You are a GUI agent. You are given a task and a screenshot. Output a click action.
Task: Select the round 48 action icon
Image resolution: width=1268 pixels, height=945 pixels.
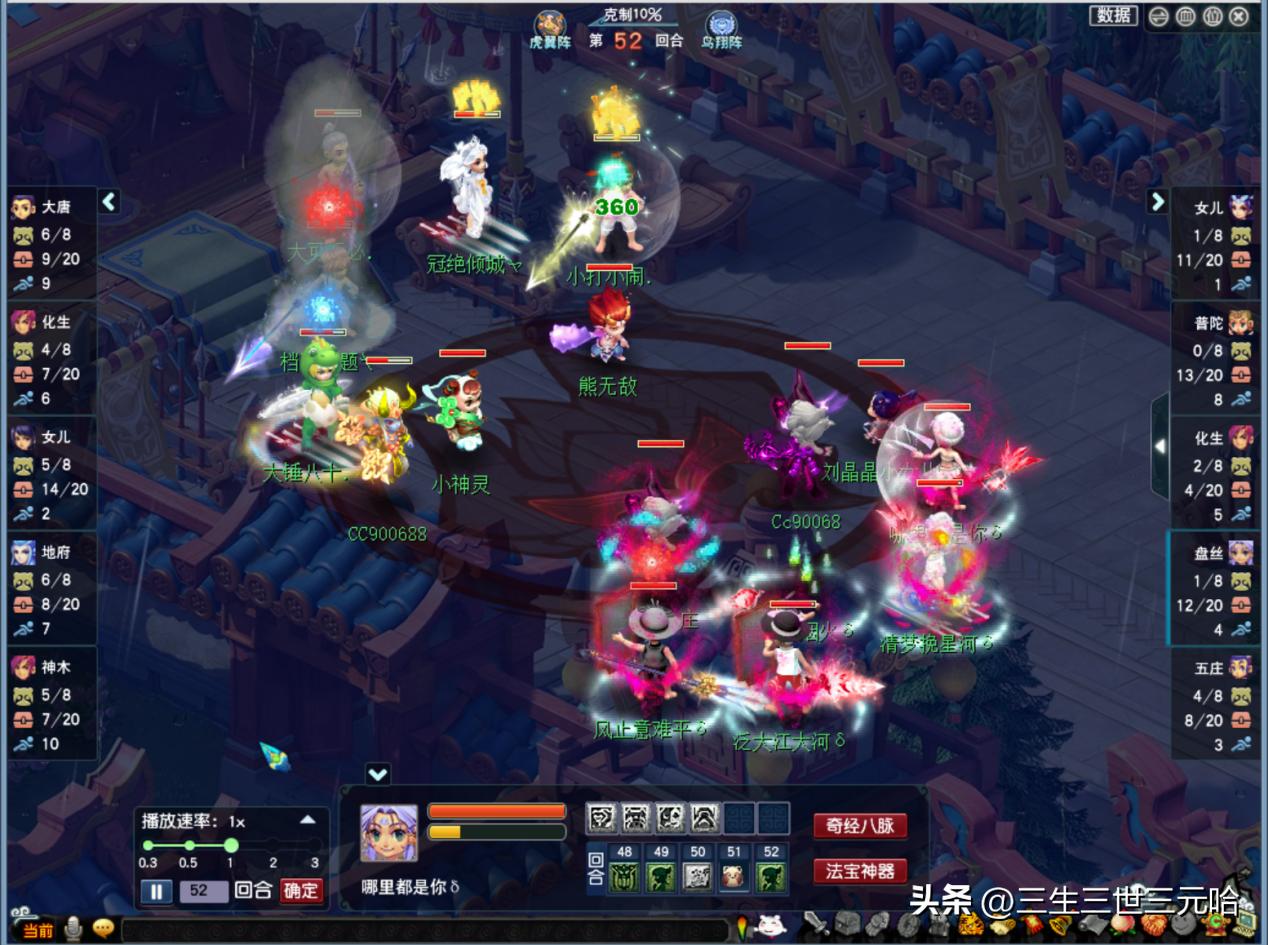point(626,877)
